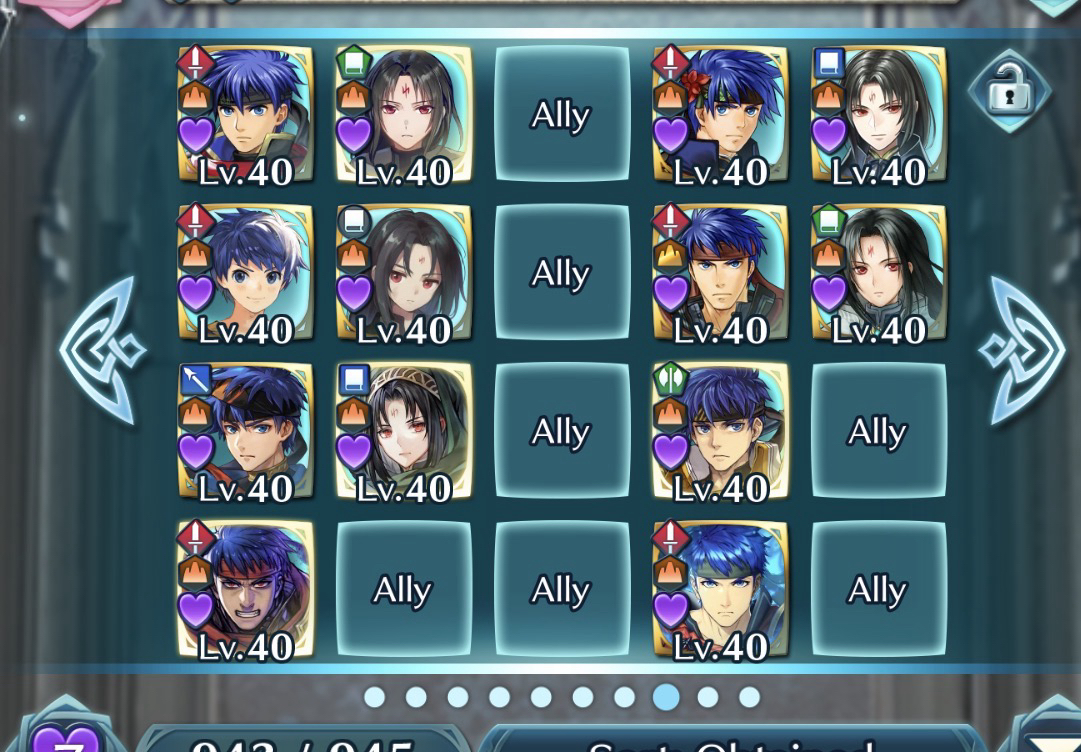Select Ike with the gold crown badge
This screenshot has width=1081, height=752.
(720, 273)
